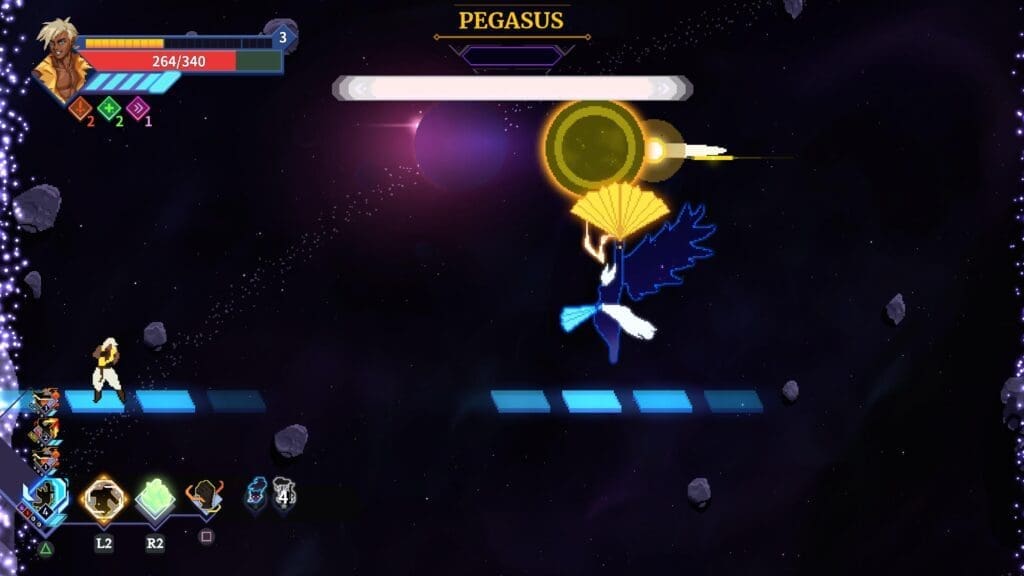
Task: Select the orange exclamation status icon
Action: point(80,108)
